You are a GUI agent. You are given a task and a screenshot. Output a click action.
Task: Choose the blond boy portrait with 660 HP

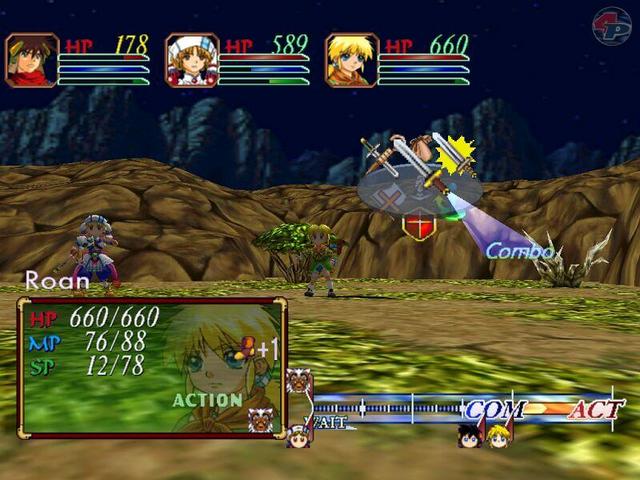click(x=352, y=60)
